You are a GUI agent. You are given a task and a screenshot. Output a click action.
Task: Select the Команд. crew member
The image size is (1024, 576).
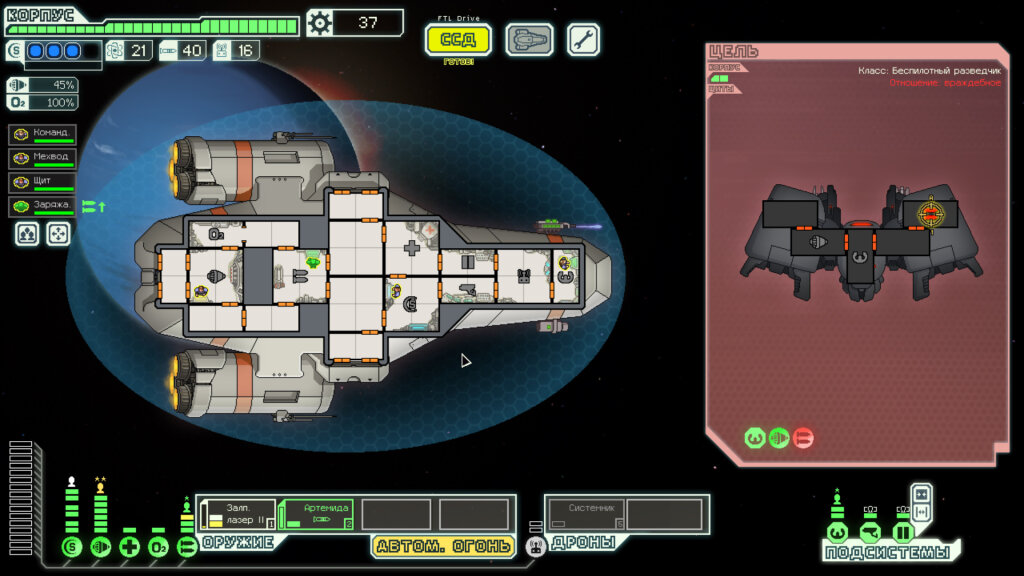tap(43, 134)
